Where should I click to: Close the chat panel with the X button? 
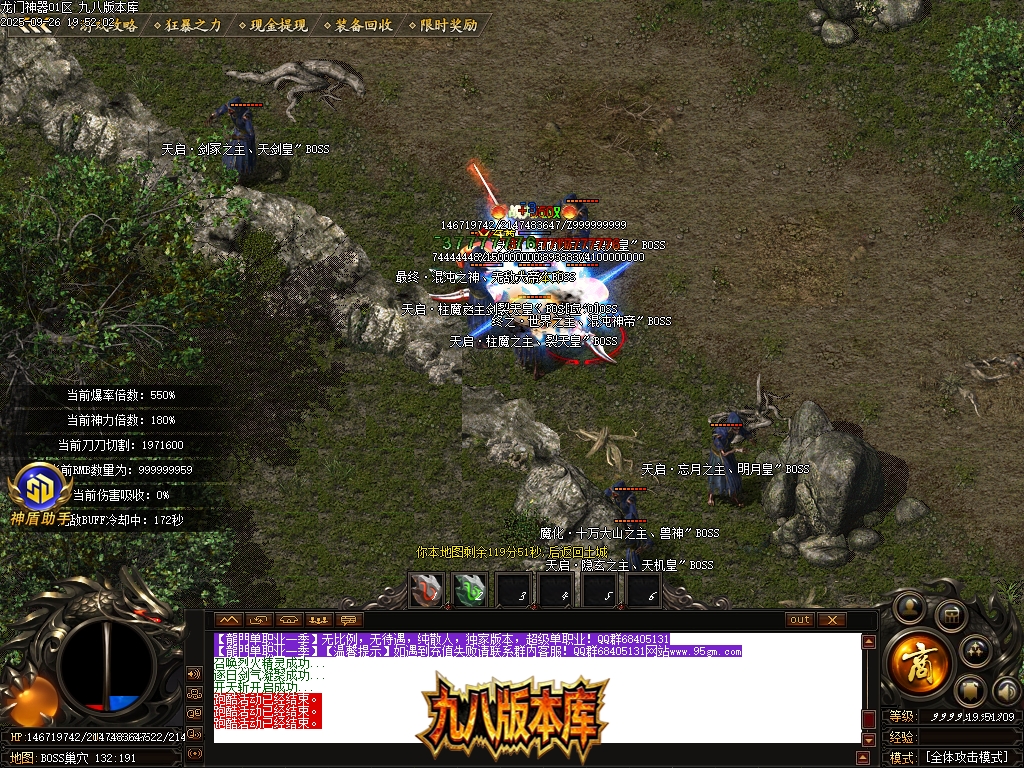click(832, 620)
